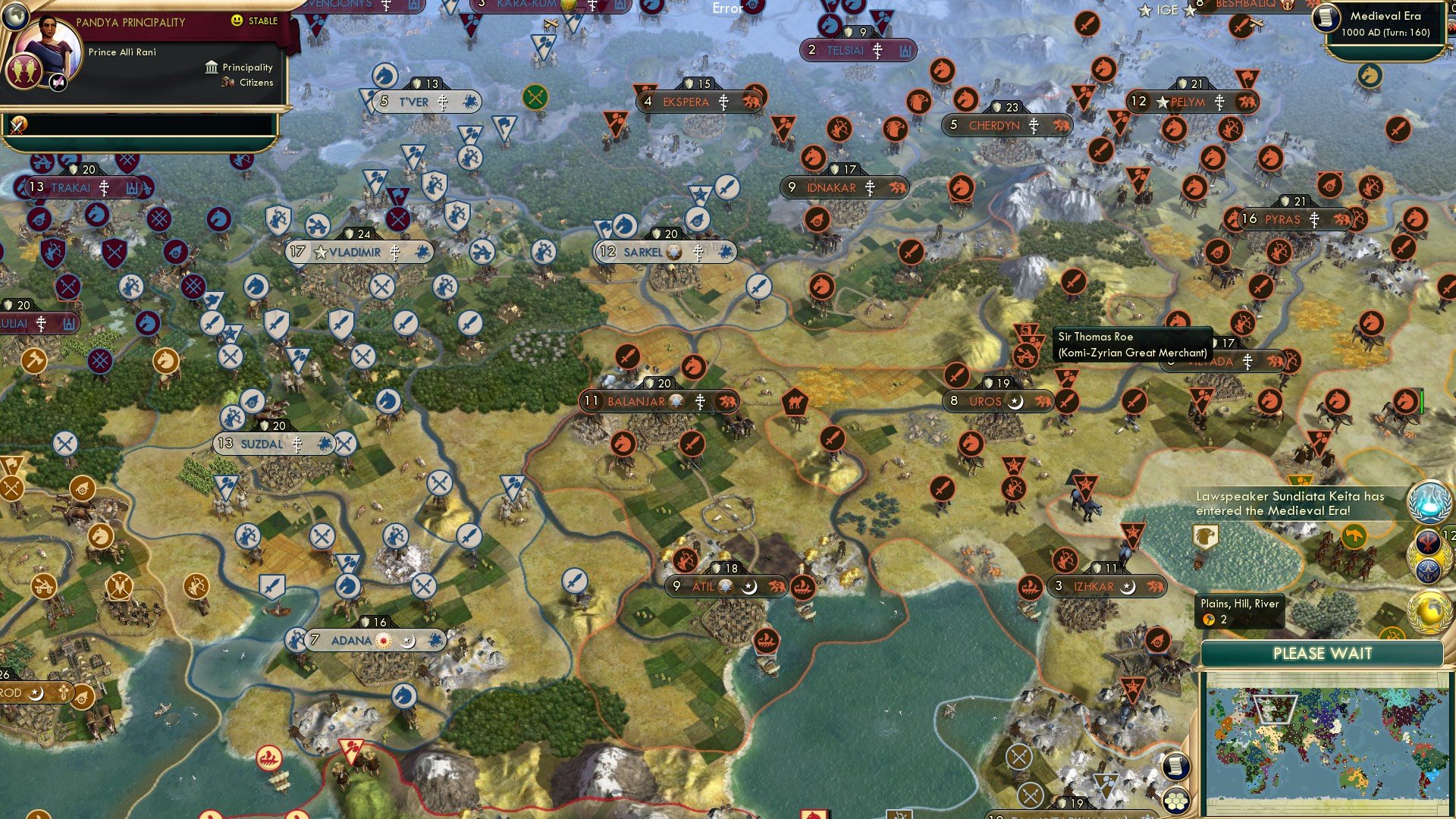Click the globe icon above the leader portrait
Screen dimensions: 1456x819
[16, 17]
